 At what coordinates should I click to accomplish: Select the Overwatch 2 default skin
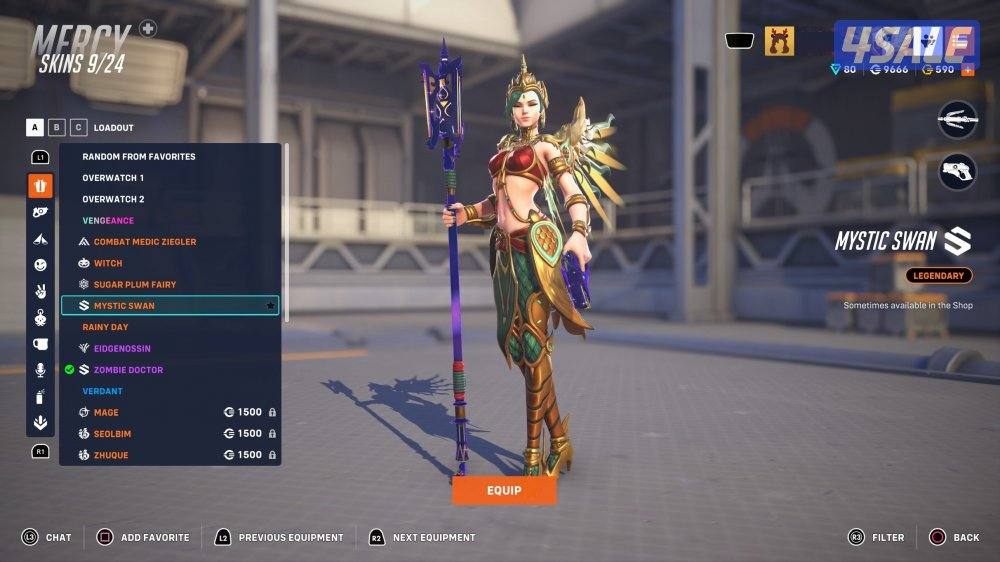point(113,199)
